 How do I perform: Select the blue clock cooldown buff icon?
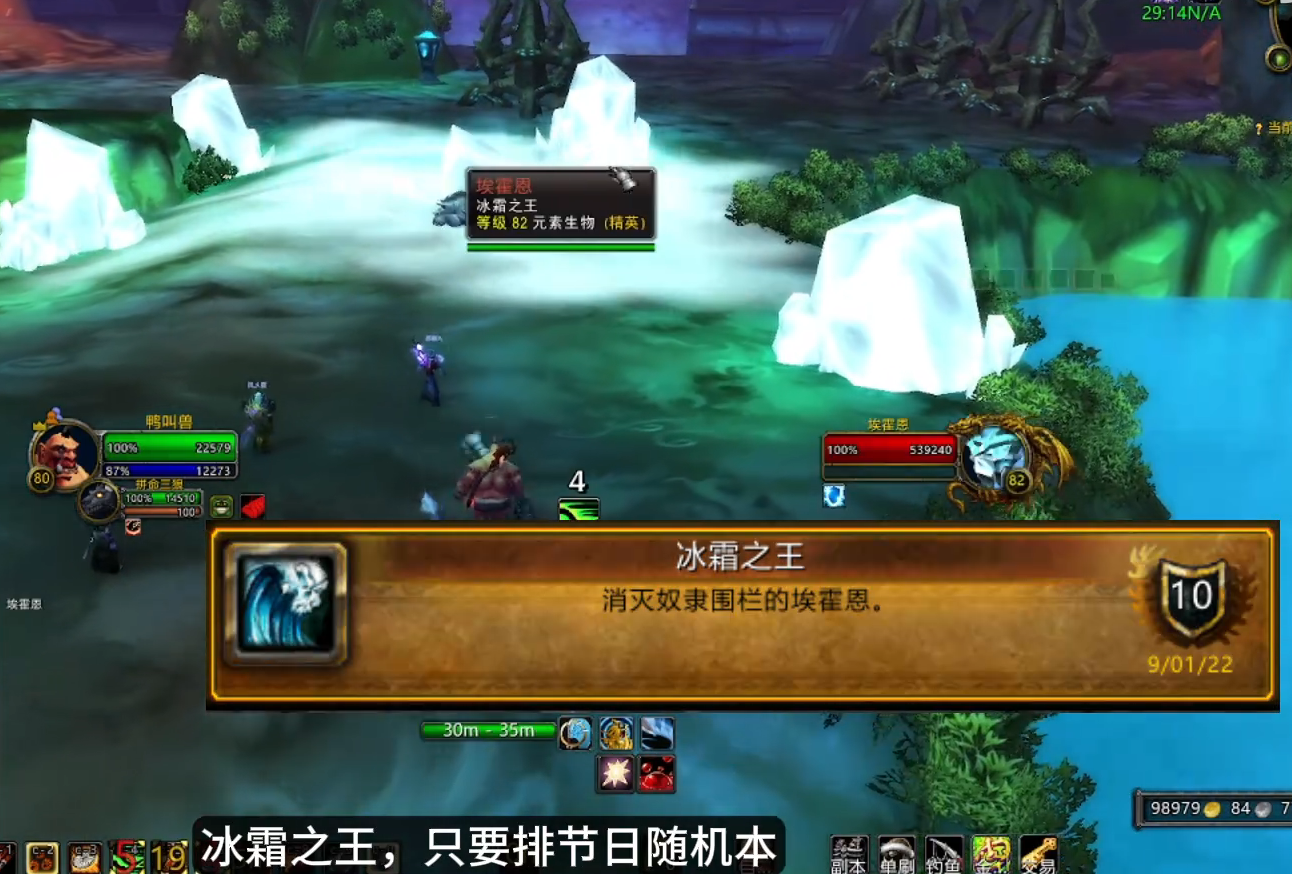575,732
